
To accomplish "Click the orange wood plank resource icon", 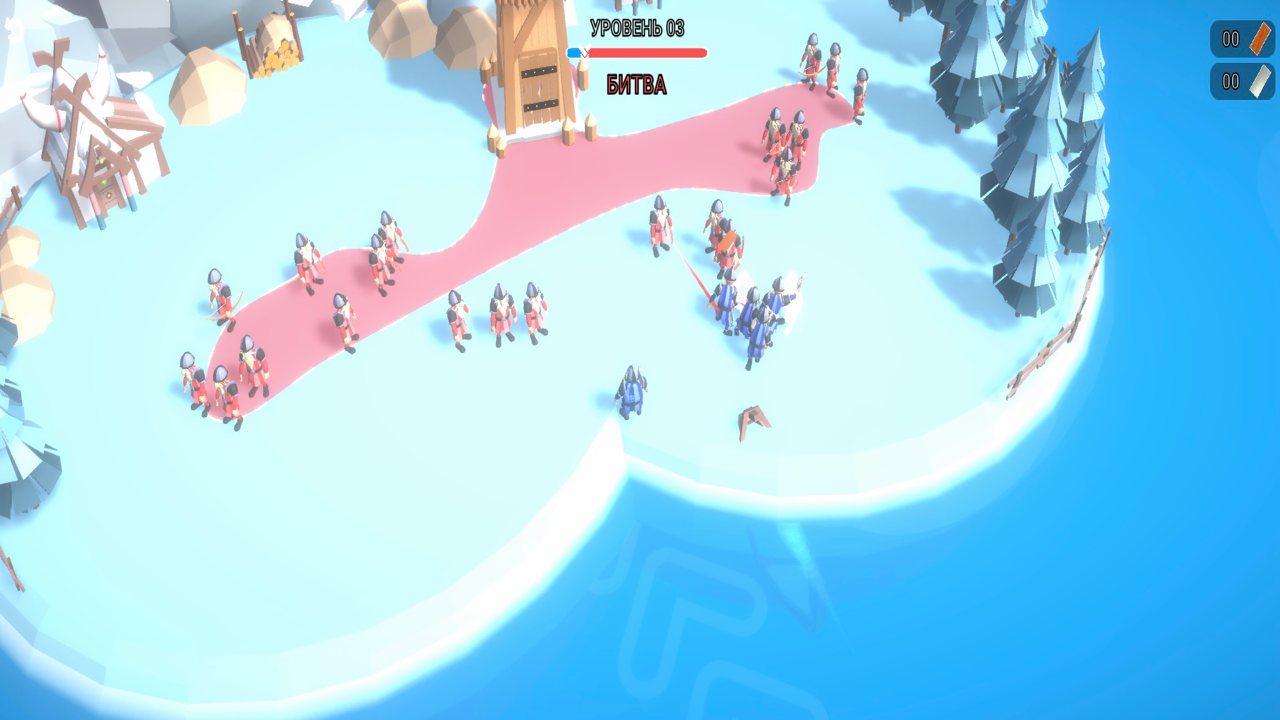I will coord(1258,39).
